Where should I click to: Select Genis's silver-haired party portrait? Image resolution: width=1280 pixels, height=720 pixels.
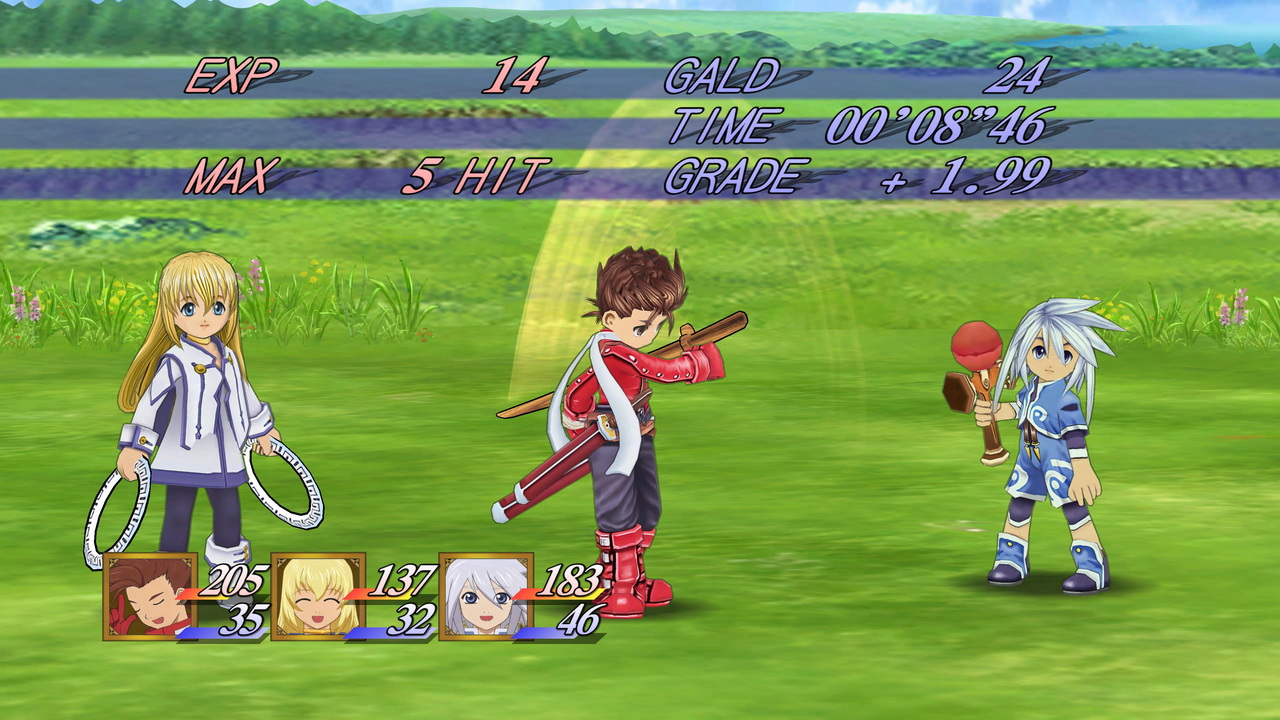tap(486, 596)
